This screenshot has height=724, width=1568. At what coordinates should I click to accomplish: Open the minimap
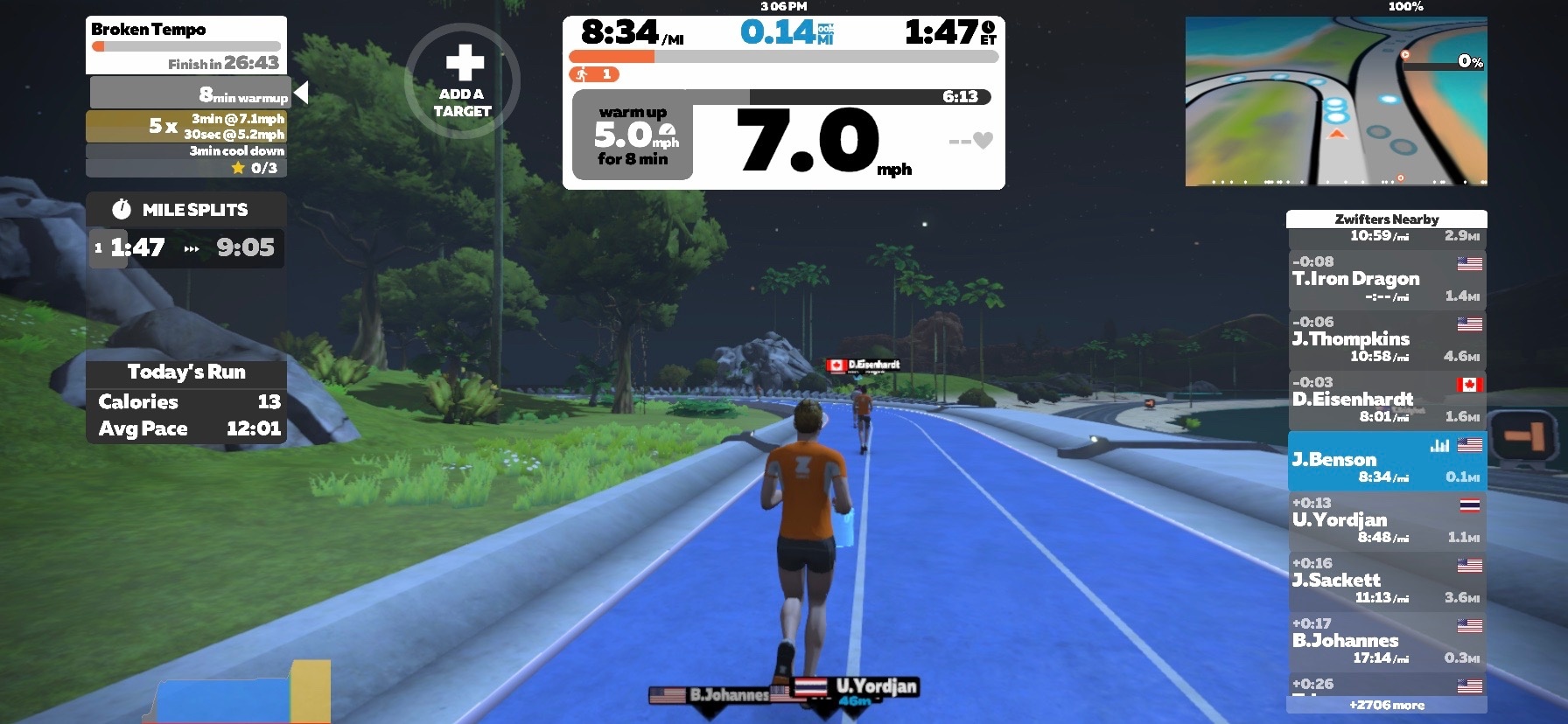(x=1335, y=101)
